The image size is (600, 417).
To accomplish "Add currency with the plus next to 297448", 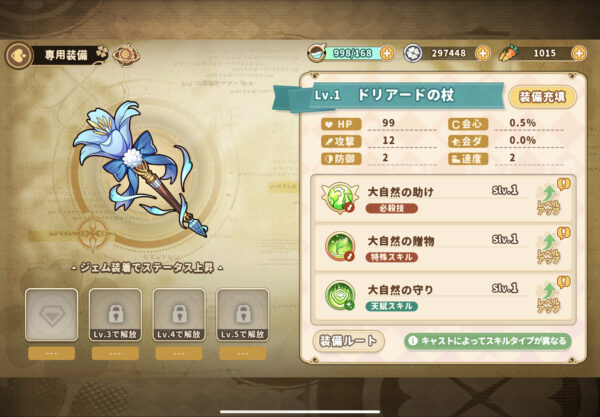I will [x=482, y=53].
